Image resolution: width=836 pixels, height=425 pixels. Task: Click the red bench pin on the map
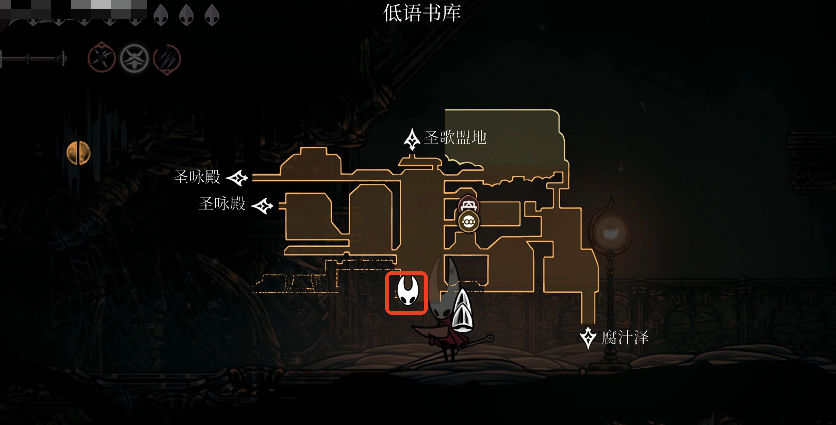467,206
